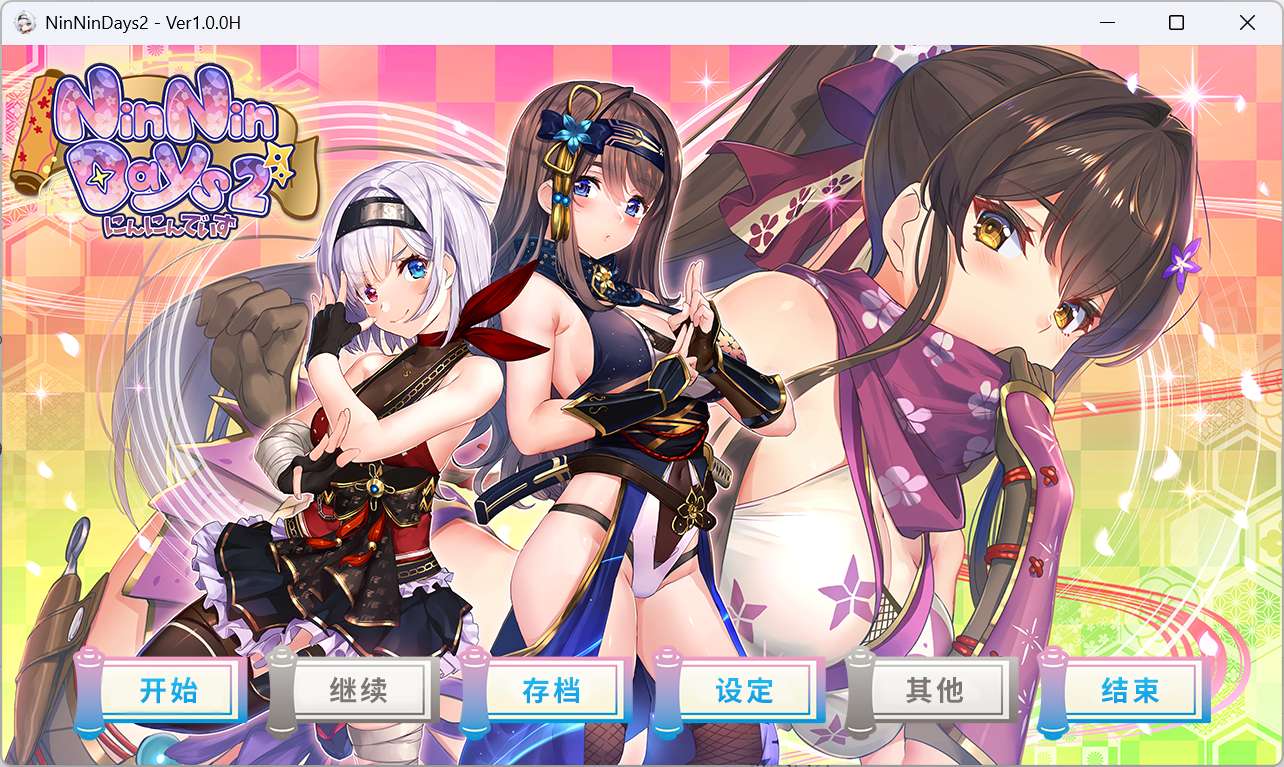The image size is (1284, 767).
Task: Open the 存档 save data screen
Action: (552, 690)
